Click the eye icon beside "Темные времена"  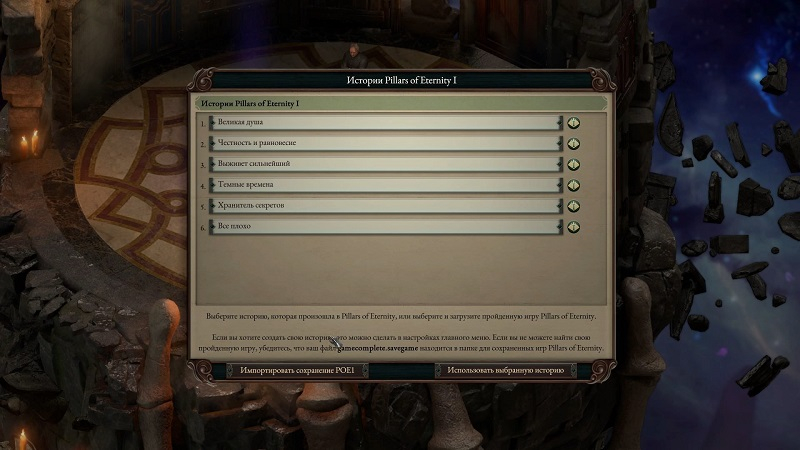pyautogui.click(x=574, y=185)
